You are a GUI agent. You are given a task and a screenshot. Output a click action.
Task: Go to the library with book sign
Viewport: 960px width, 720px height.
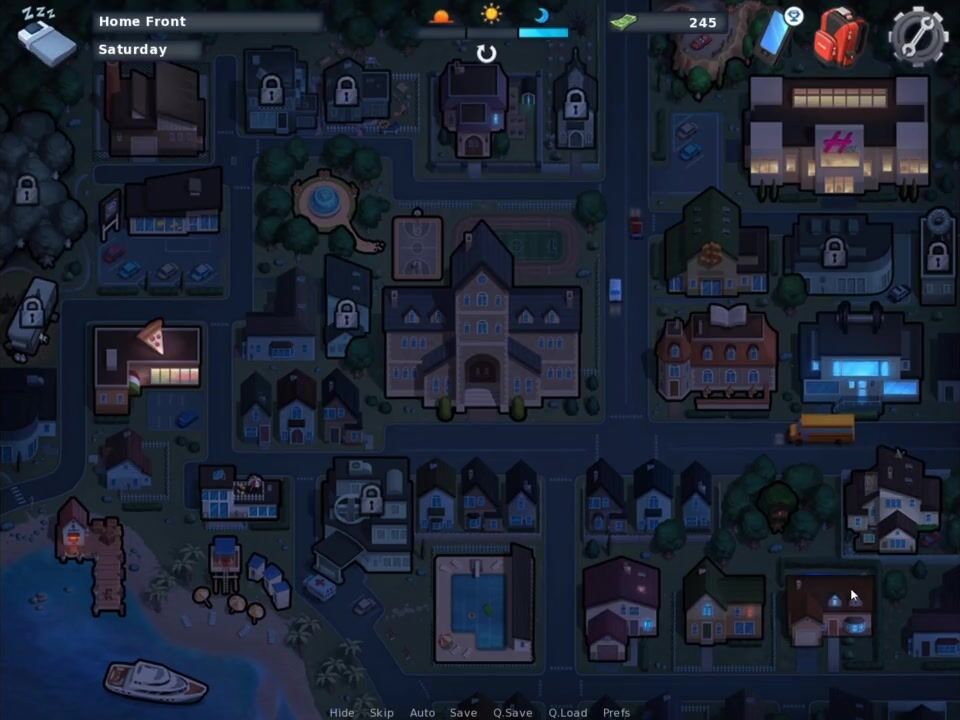click(717, 355)
